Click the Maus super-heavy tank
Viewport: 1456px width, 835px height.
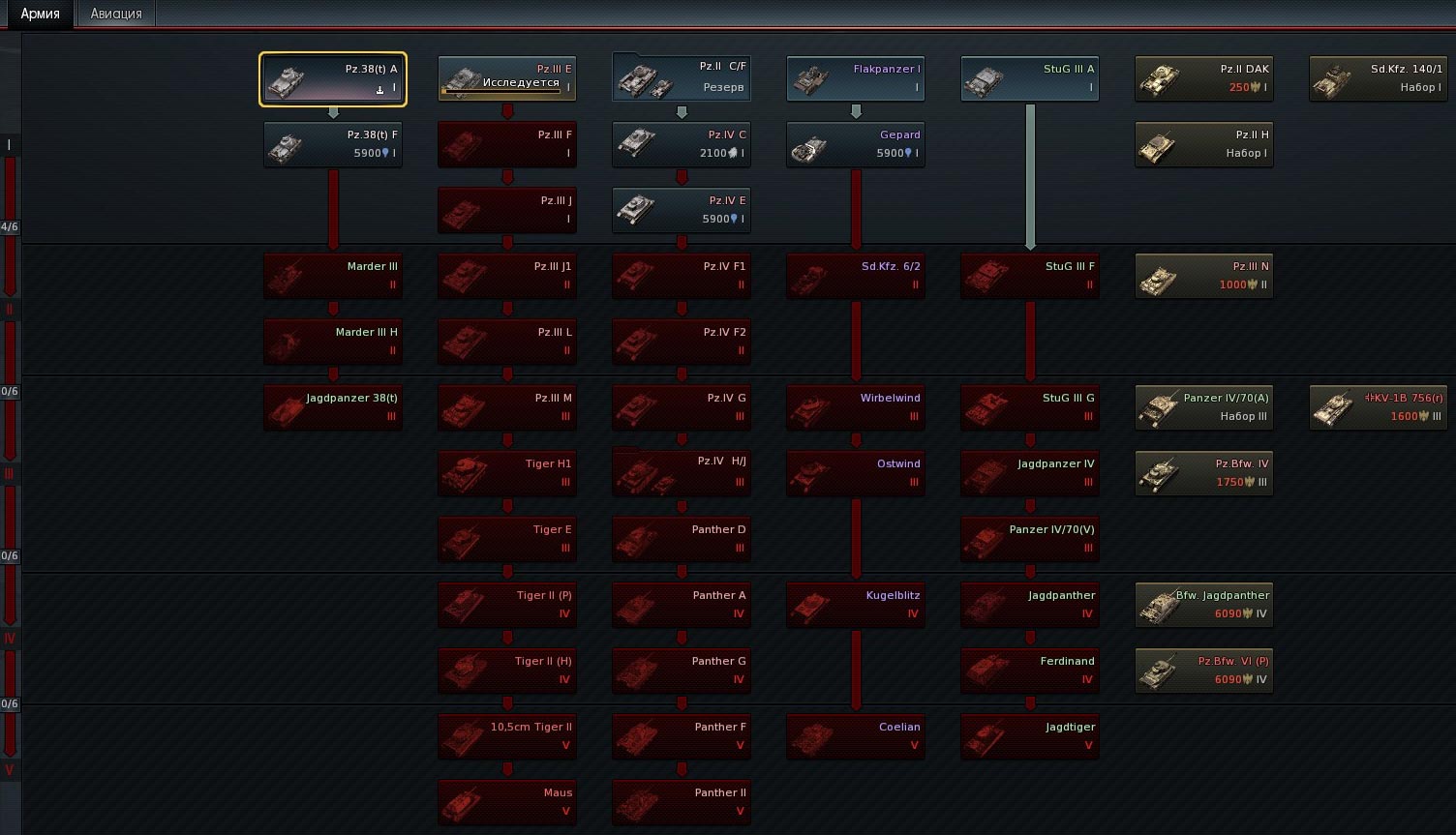(x=507, y=803)
